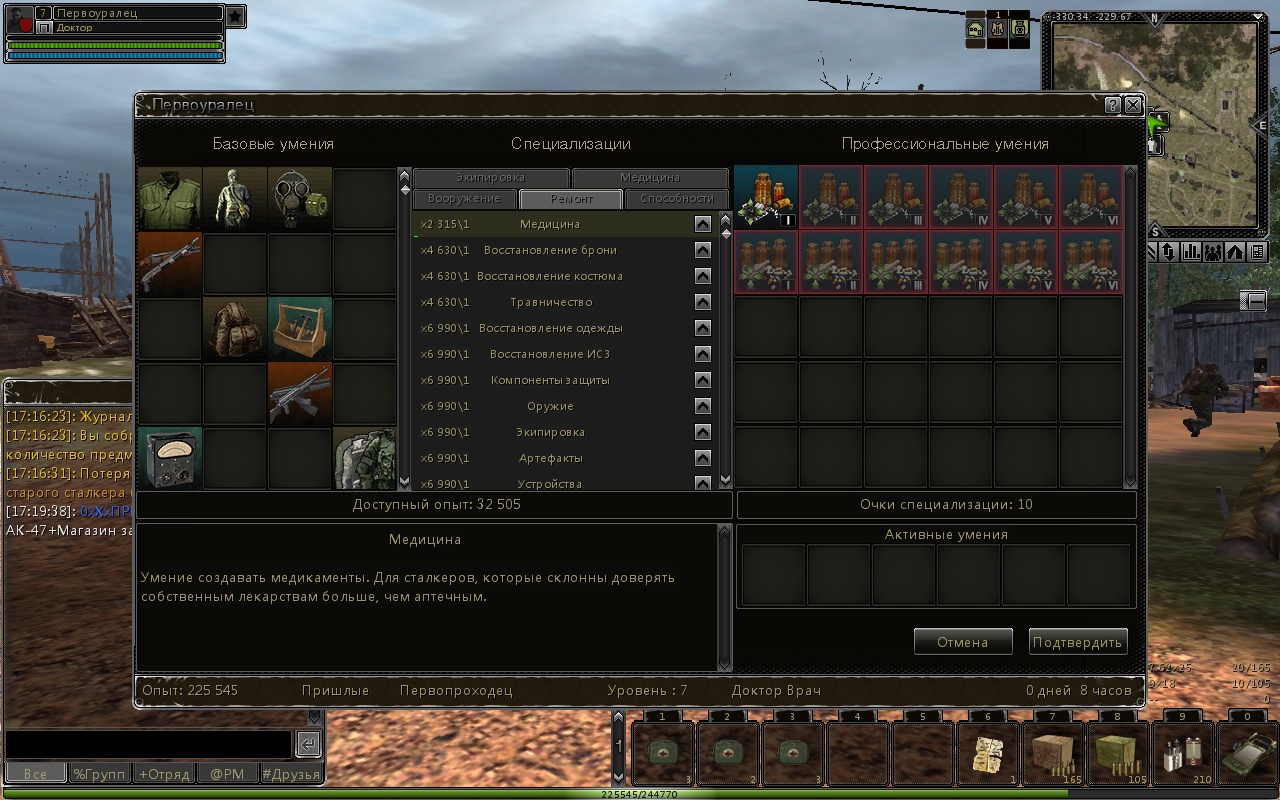Viewport: 1280px width, 800px height.
Task: Select the gas mask basic skill
Action: pos(299,198)
